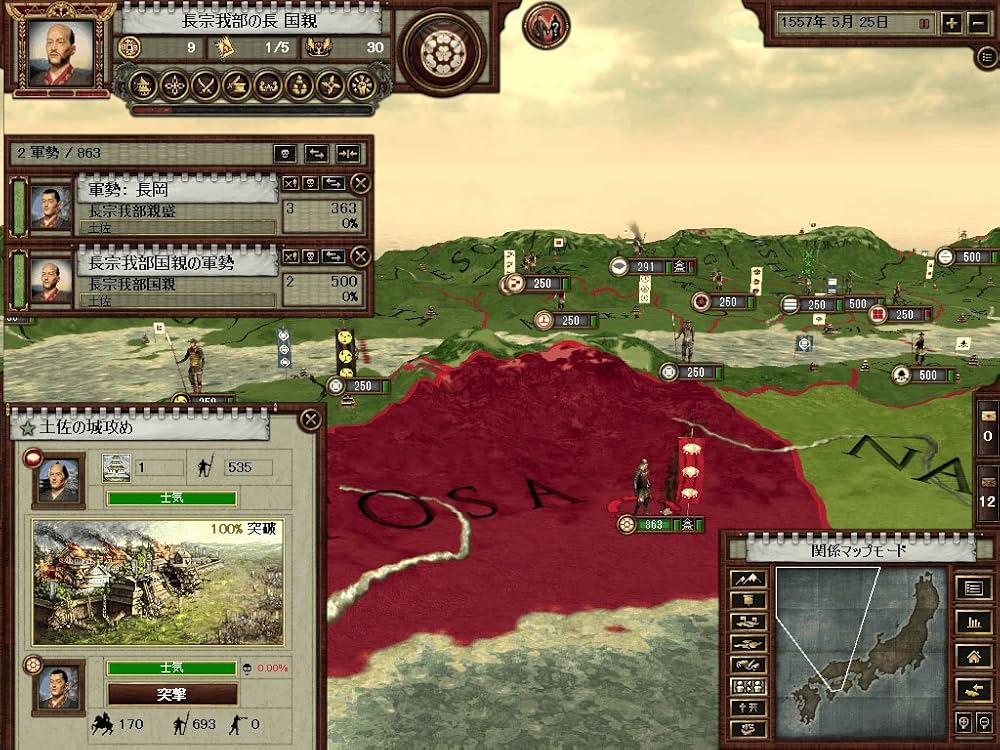Disband all selected armies via header skull
The image size is (1000, 750).
(x=286, y=153)
